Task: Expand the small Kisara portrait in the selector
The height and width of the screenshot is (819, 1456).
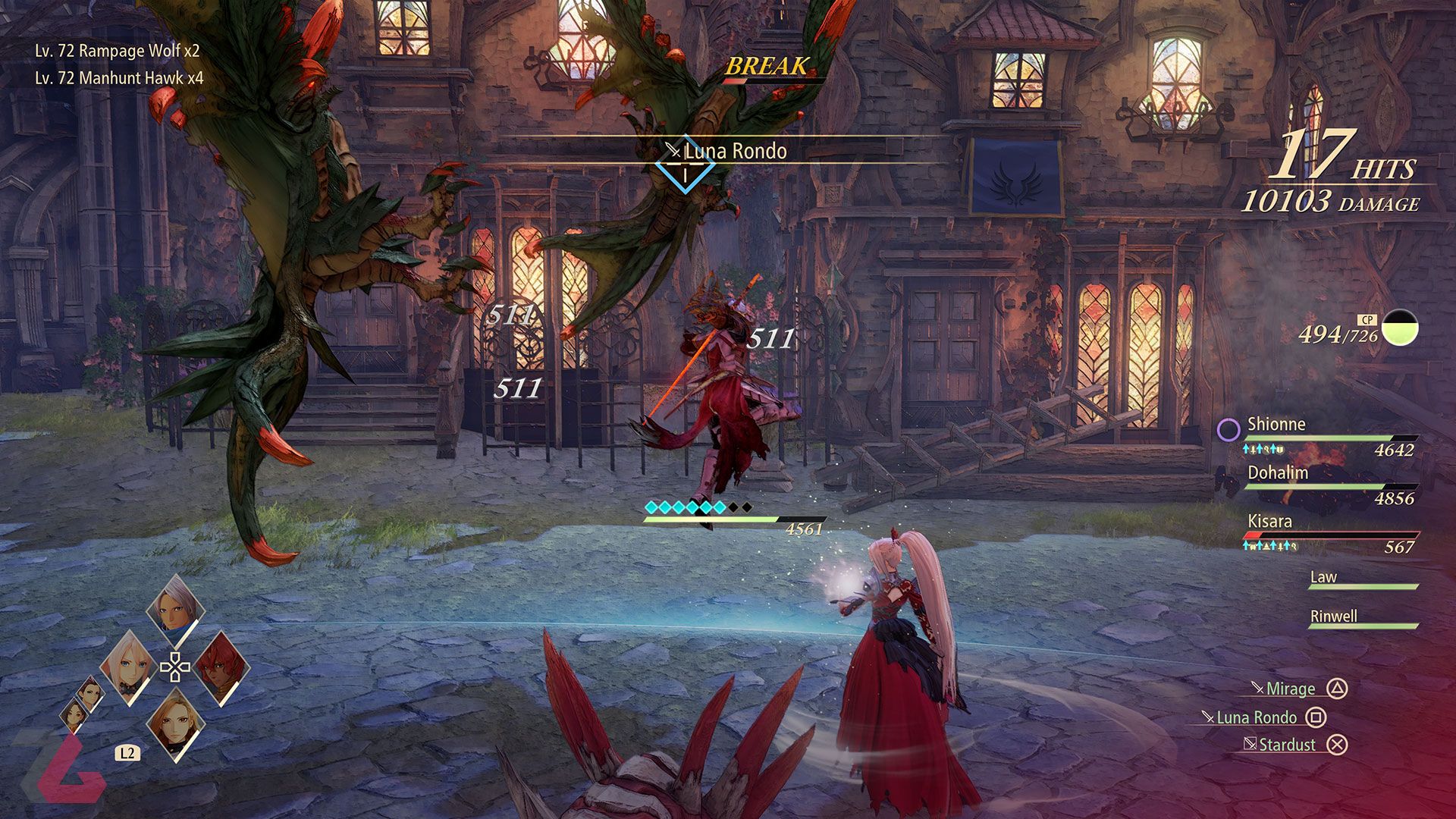Action: tap(73, 717)
